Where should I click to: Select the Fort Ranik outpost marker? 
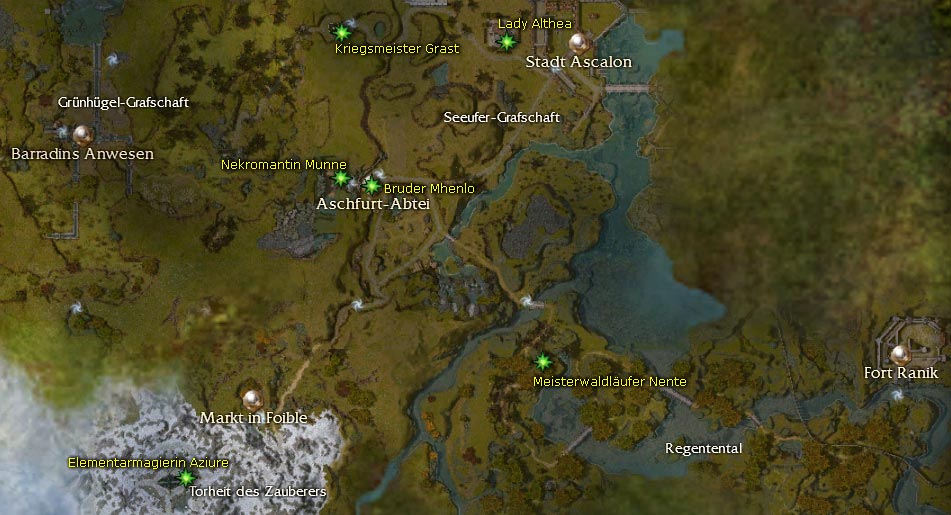(901, 353)
